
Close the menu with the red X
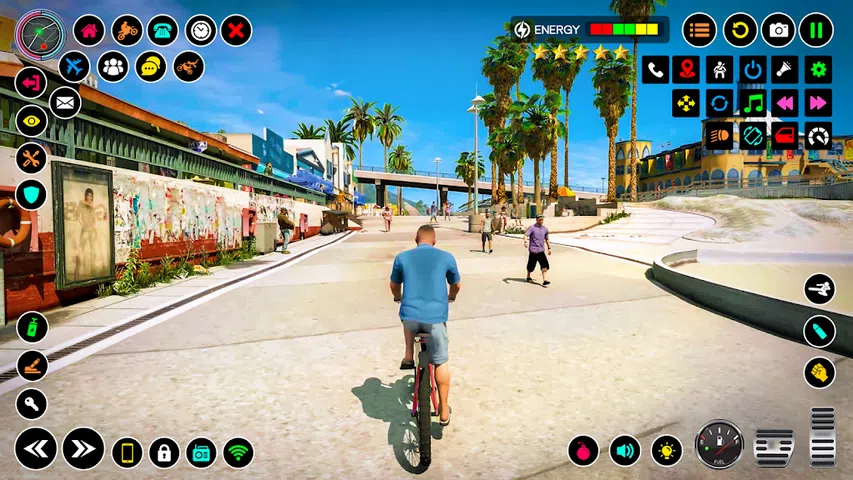pyautogui.click(x=236, y=30)
